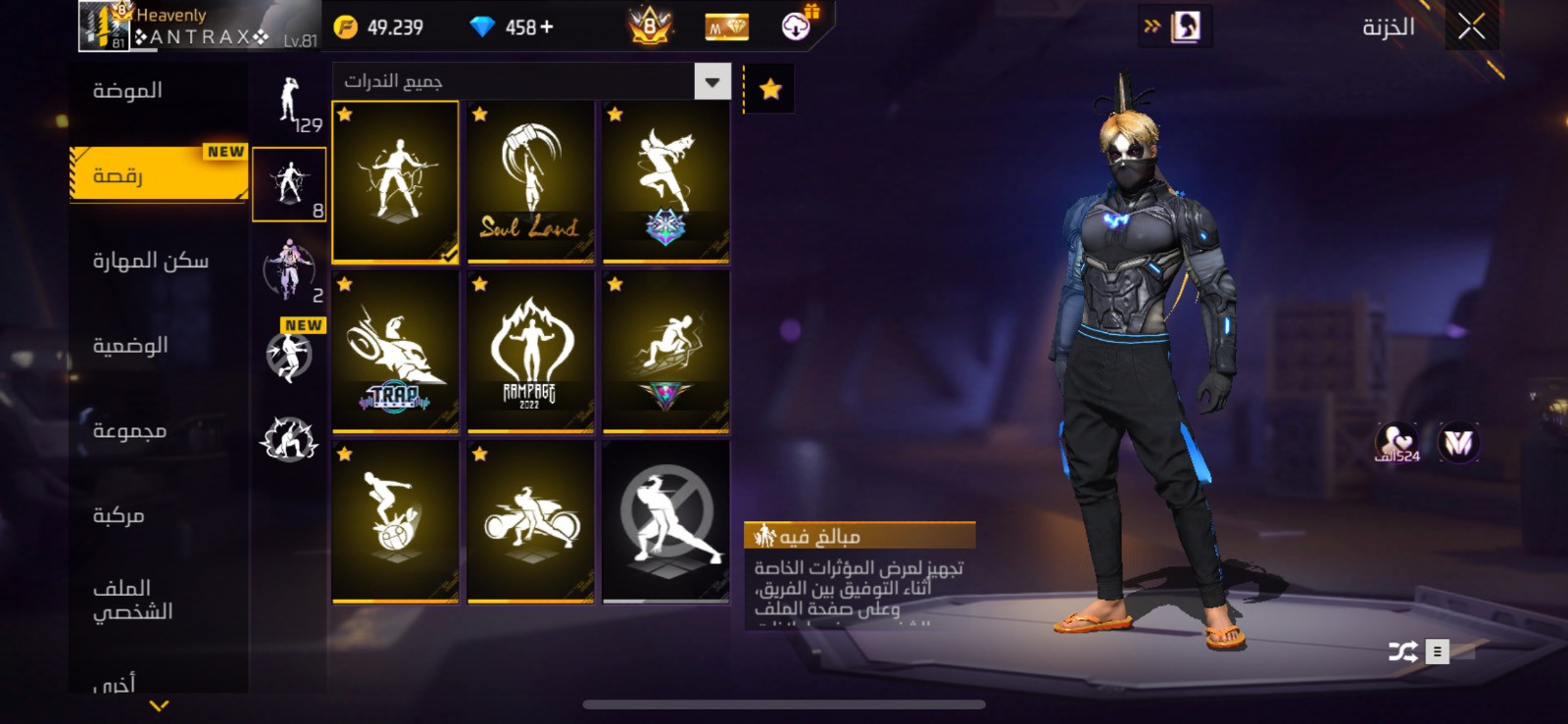Image resolution: width=1568 pixels, height=724 pixels.
Task: Open the الوضعية pose category
Action: [x=130, y=345]
